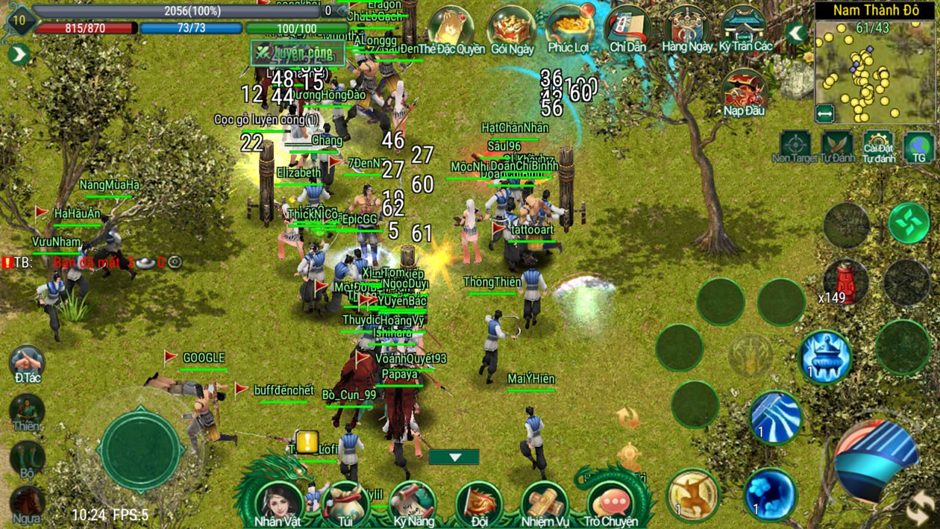940x529 pixels.
Task: Open the Hàng Ngày daily activities
Action: pyautogui.click(x=686, y=27)
